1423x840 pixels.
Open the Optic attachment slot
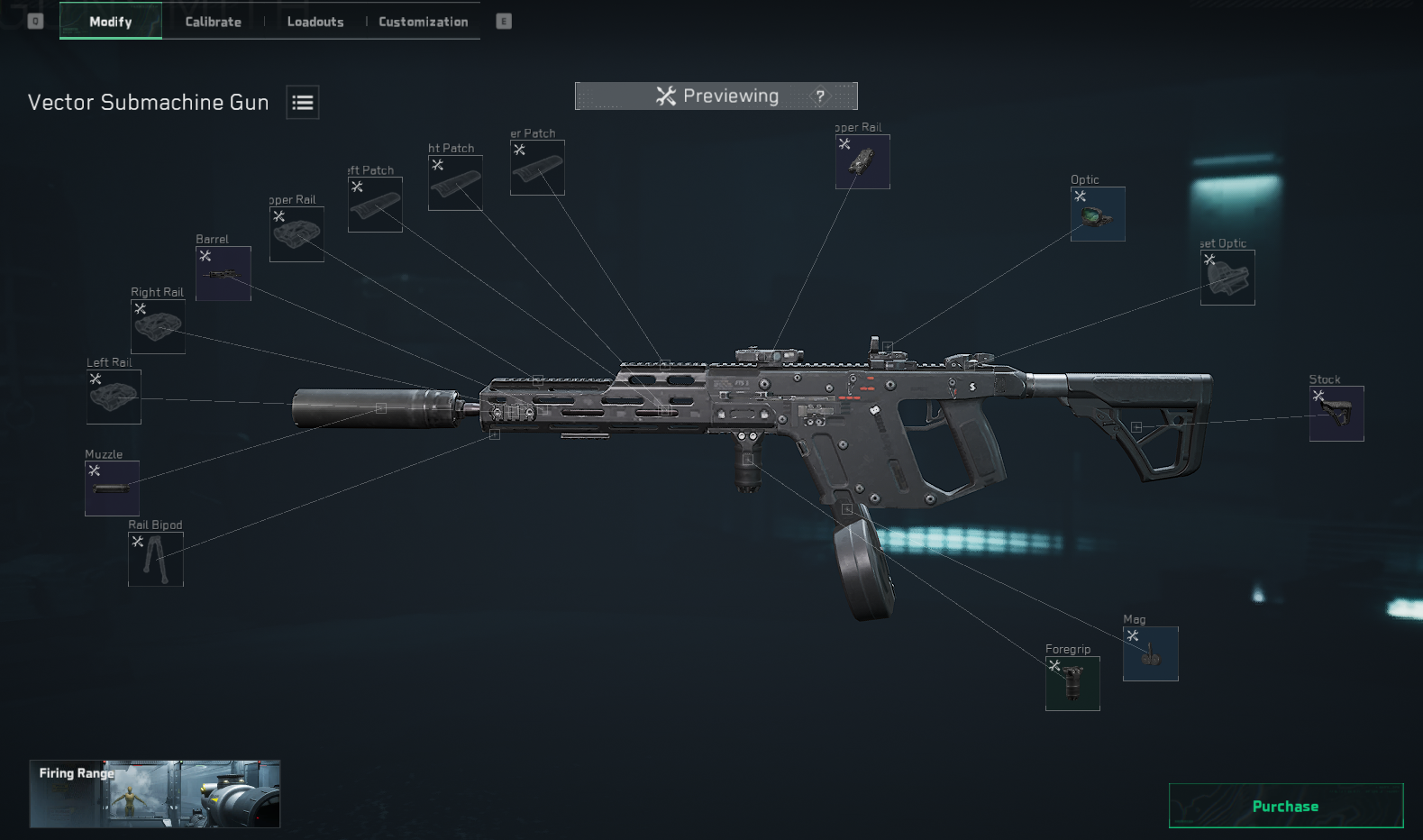1098,215
